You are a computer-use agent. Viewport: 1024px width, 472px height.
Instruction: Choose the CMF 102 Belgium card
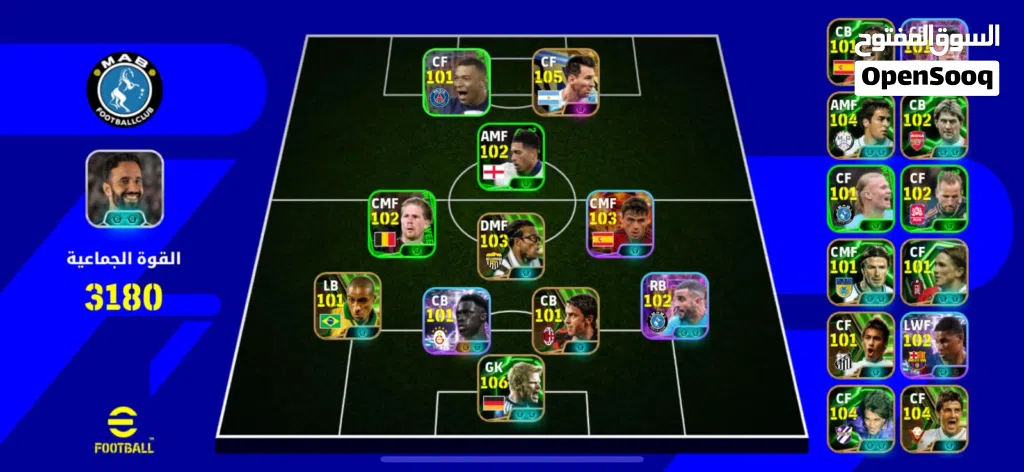(402, 223)
